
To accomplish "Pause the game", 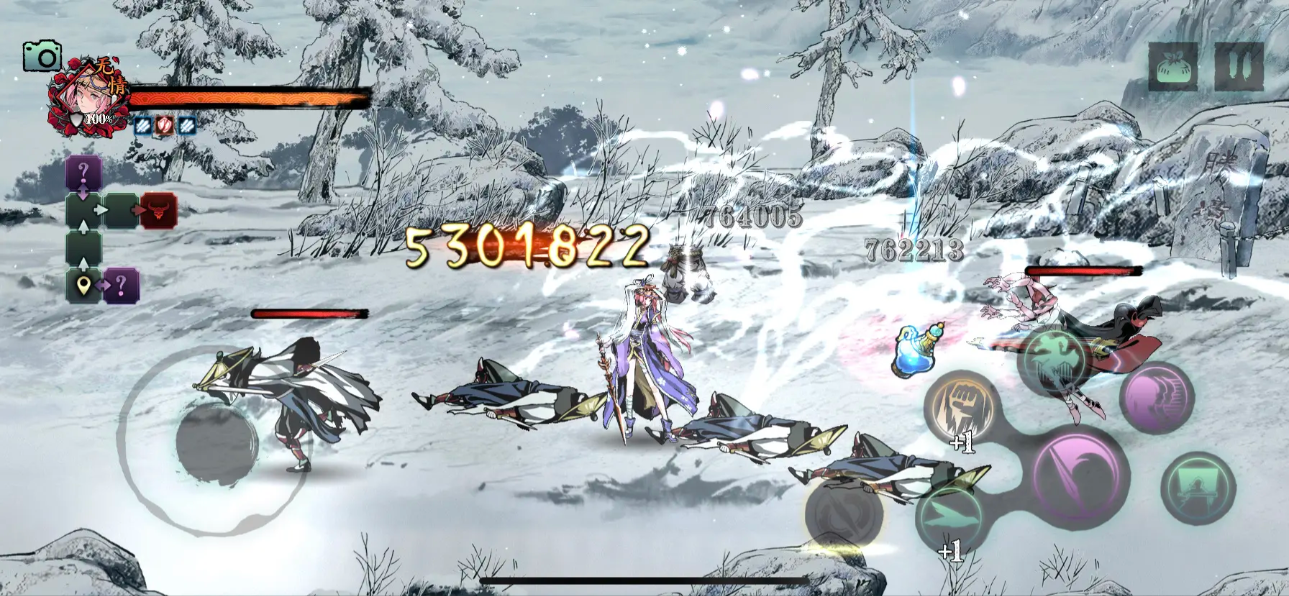I will pos(1239,67).
